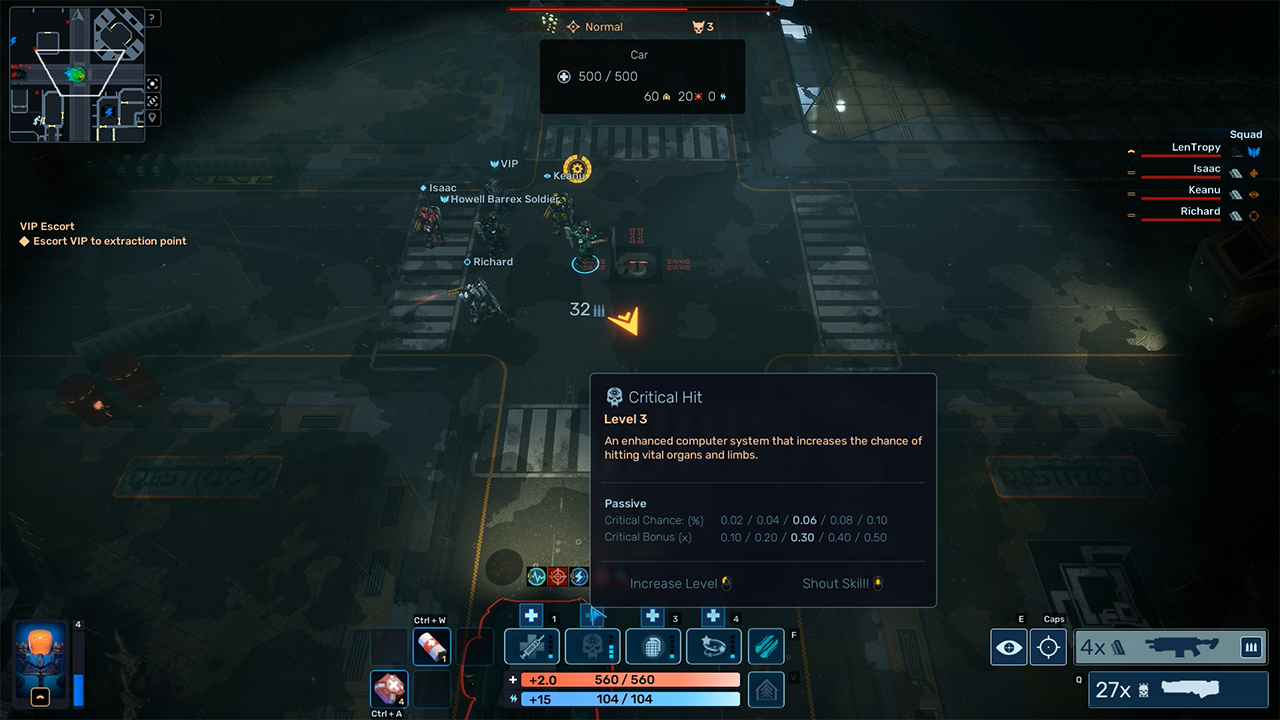
Task: Upgrade the orbiting stars skill with plus
Action: pos(713,617)
